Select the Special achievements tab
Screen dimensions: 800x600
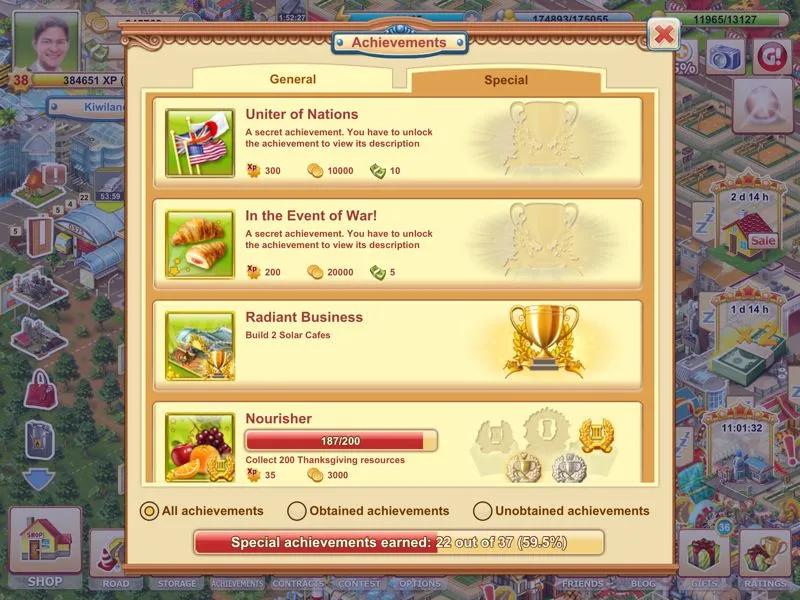pos(506,80)
